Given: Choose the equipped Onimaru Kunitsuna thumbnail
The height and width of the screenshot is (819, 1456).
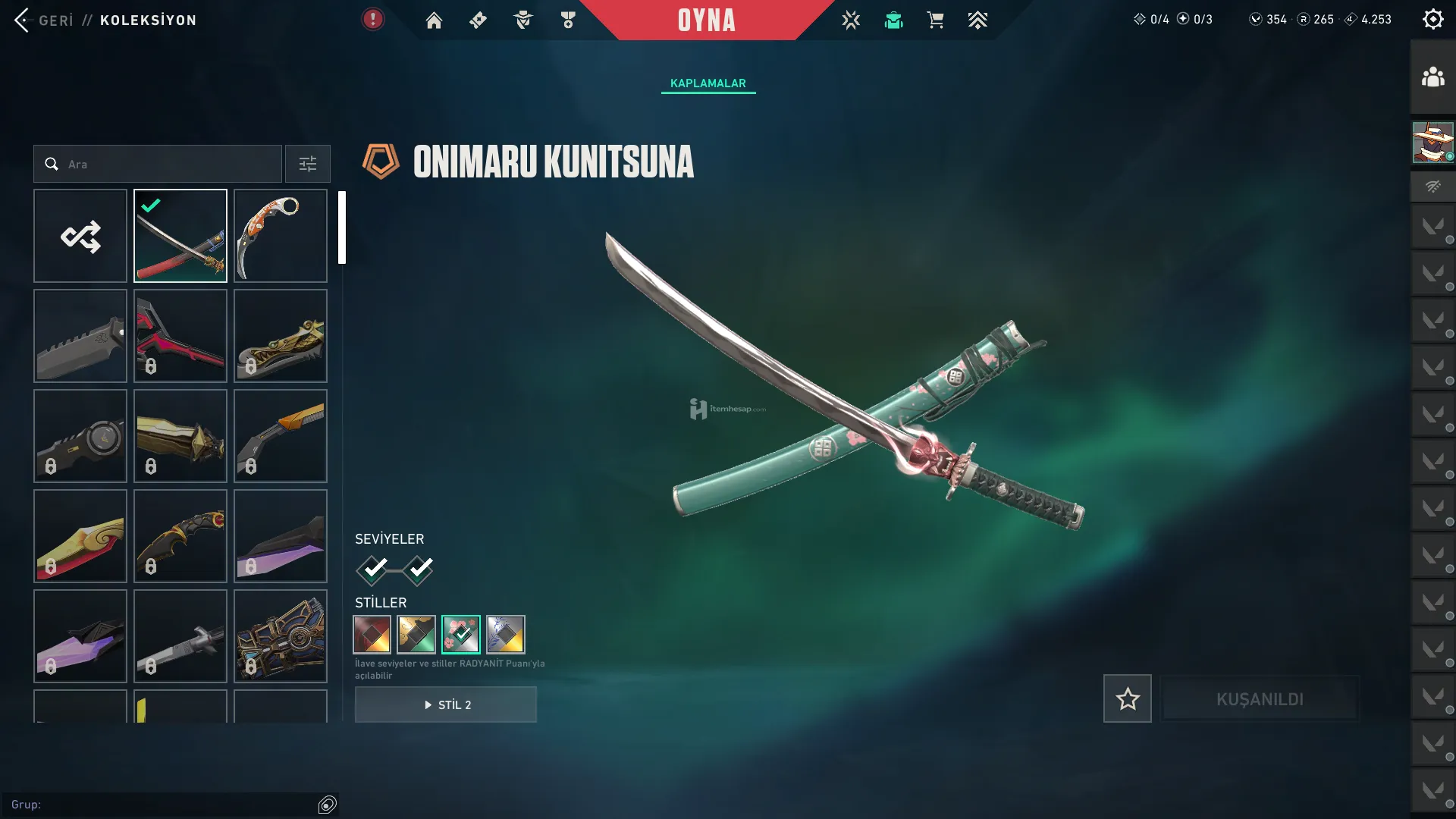Looking at the screenshot, I should (180, 236).
